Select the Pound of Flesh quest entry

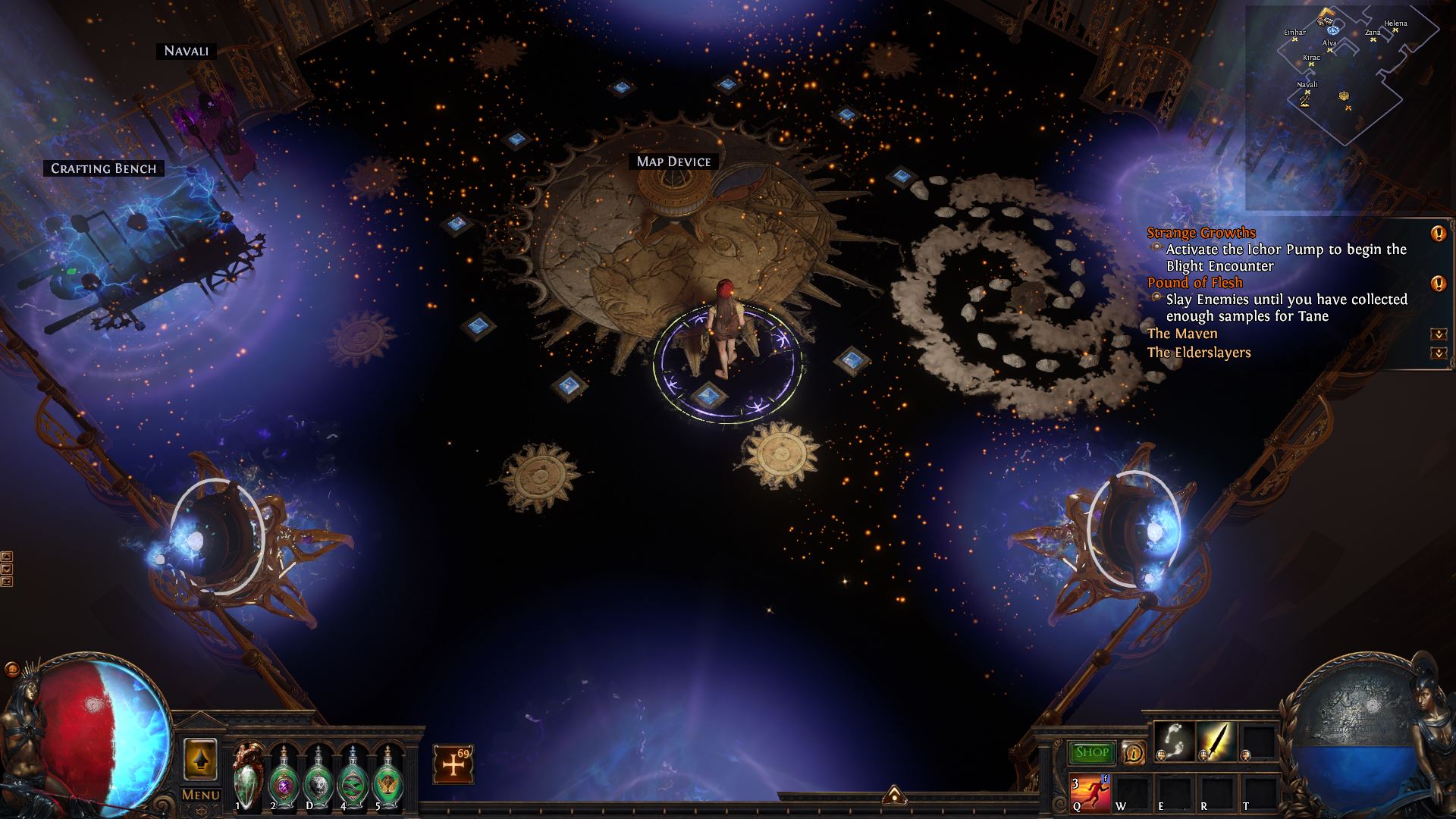1194,283
